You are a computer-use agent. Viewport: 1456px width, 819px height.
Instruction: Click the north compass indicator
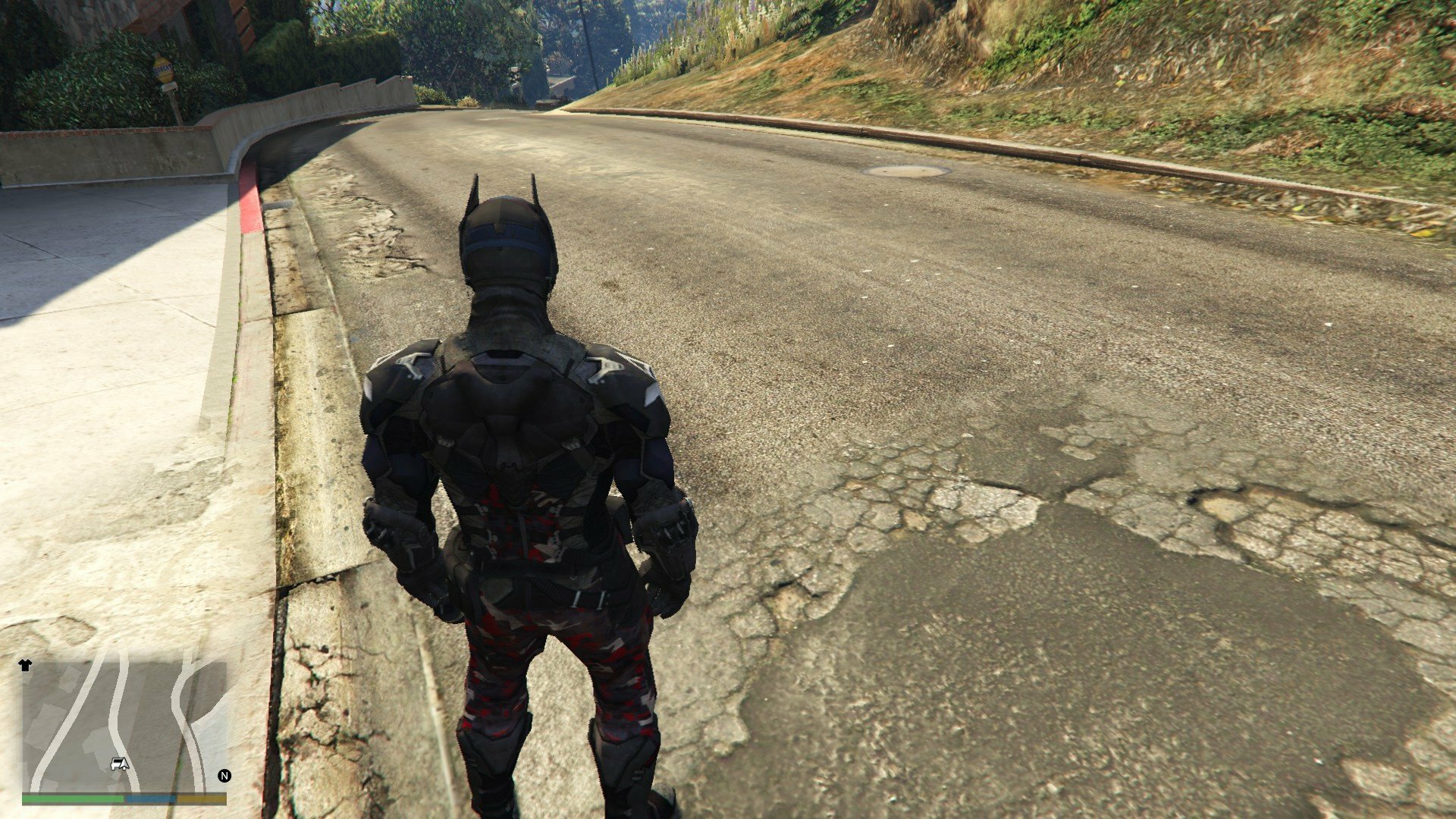pos(224,776)
